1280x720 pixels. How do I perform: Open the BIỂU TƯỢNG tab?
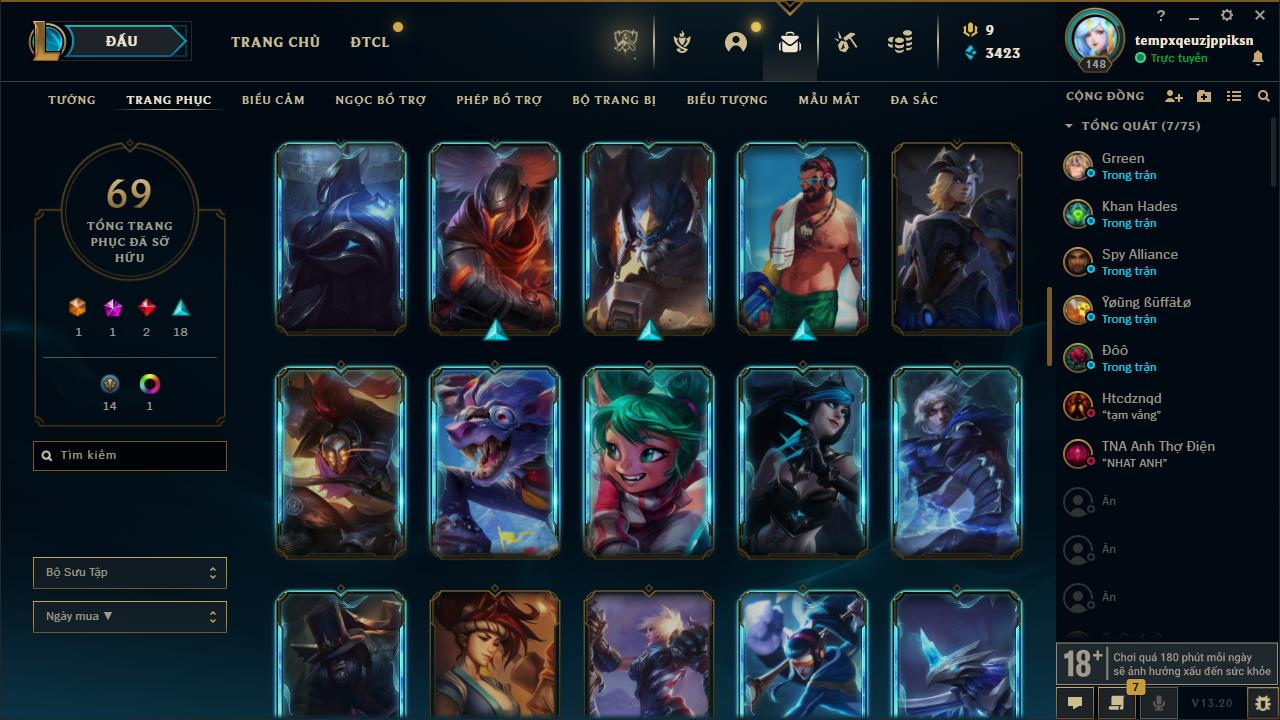coord(727,100)
